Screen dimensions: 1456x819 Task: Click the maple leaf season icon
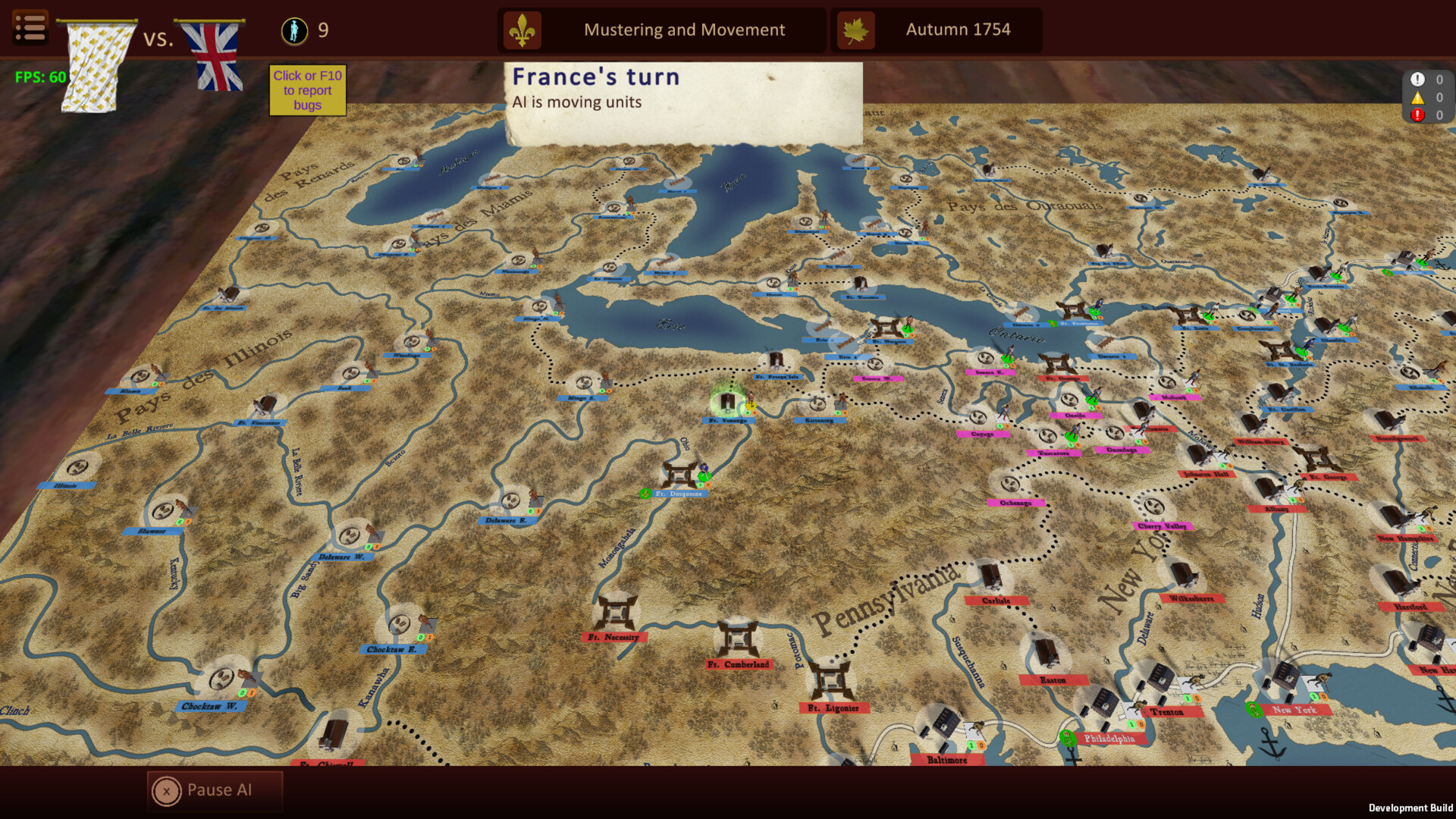[855, 30]
